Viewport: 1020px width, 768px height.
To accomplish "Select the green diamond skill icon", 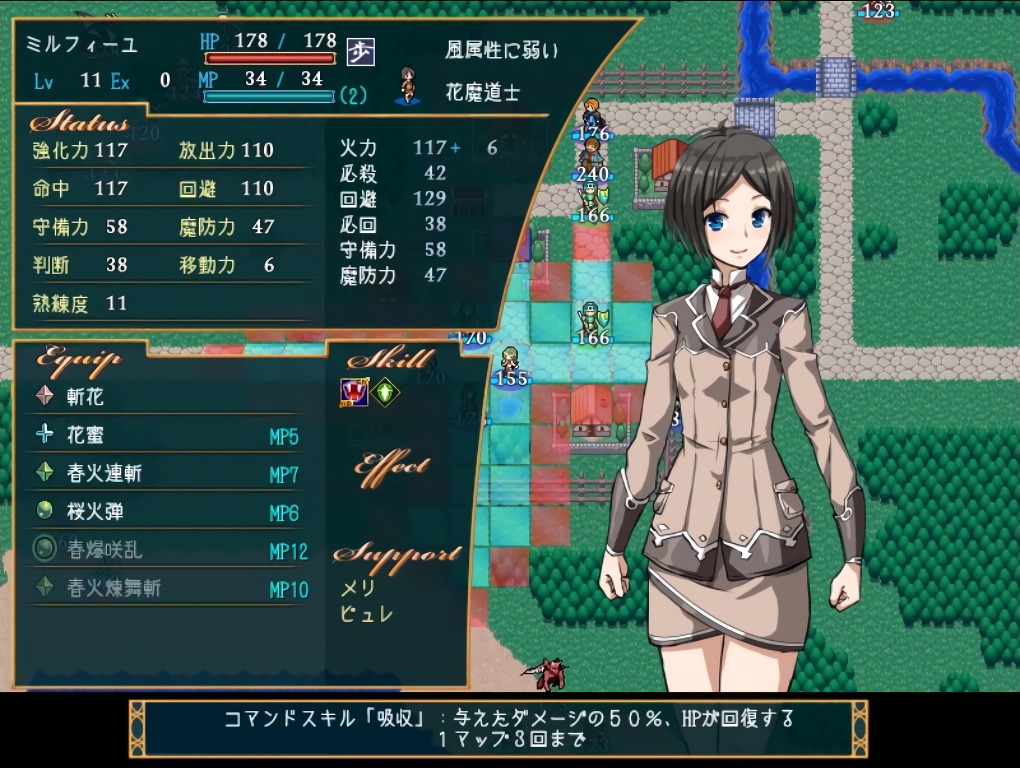I will [385, 393].
